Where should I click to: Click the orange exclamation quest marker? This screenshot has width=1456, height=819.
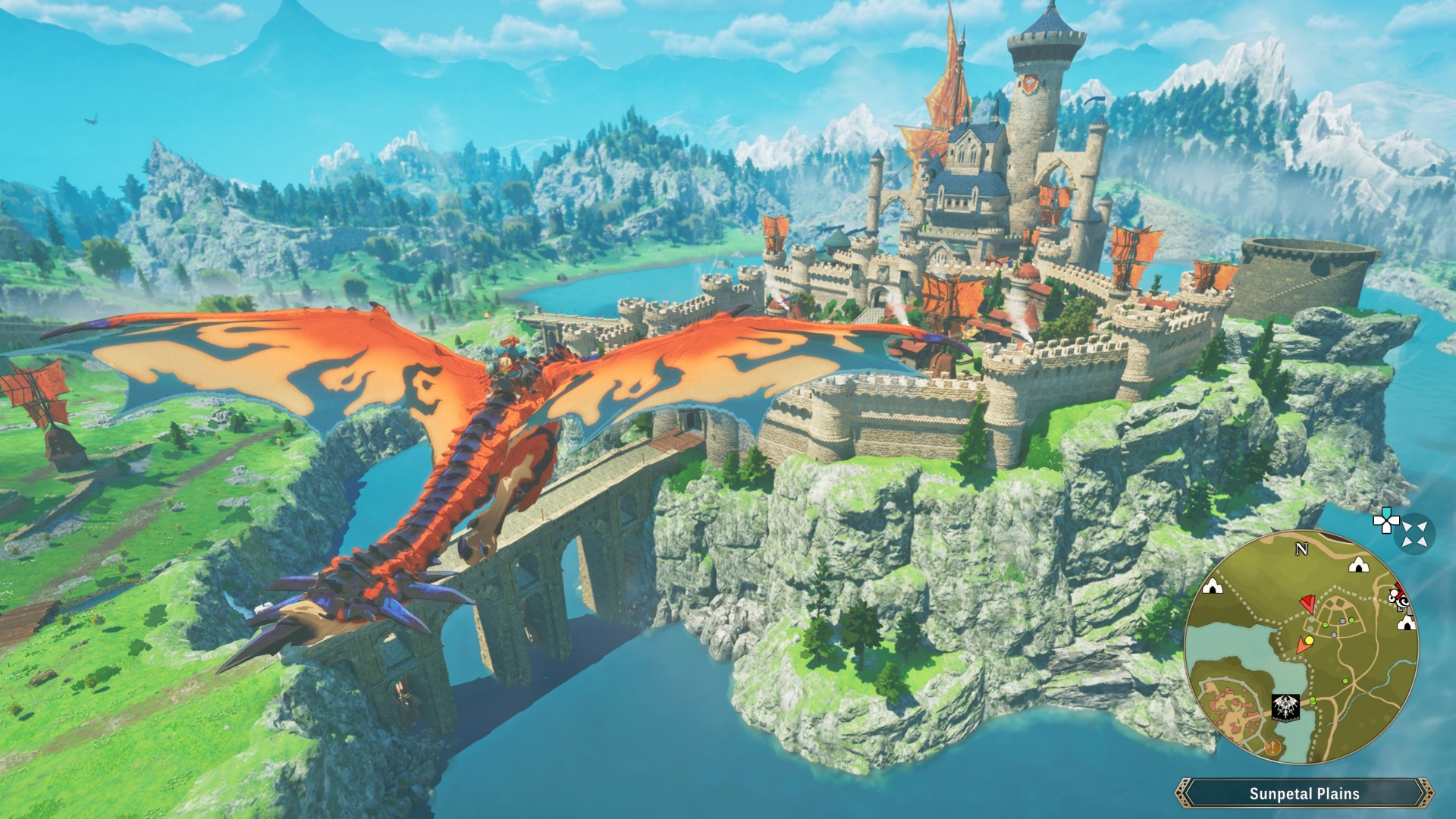1272,748
